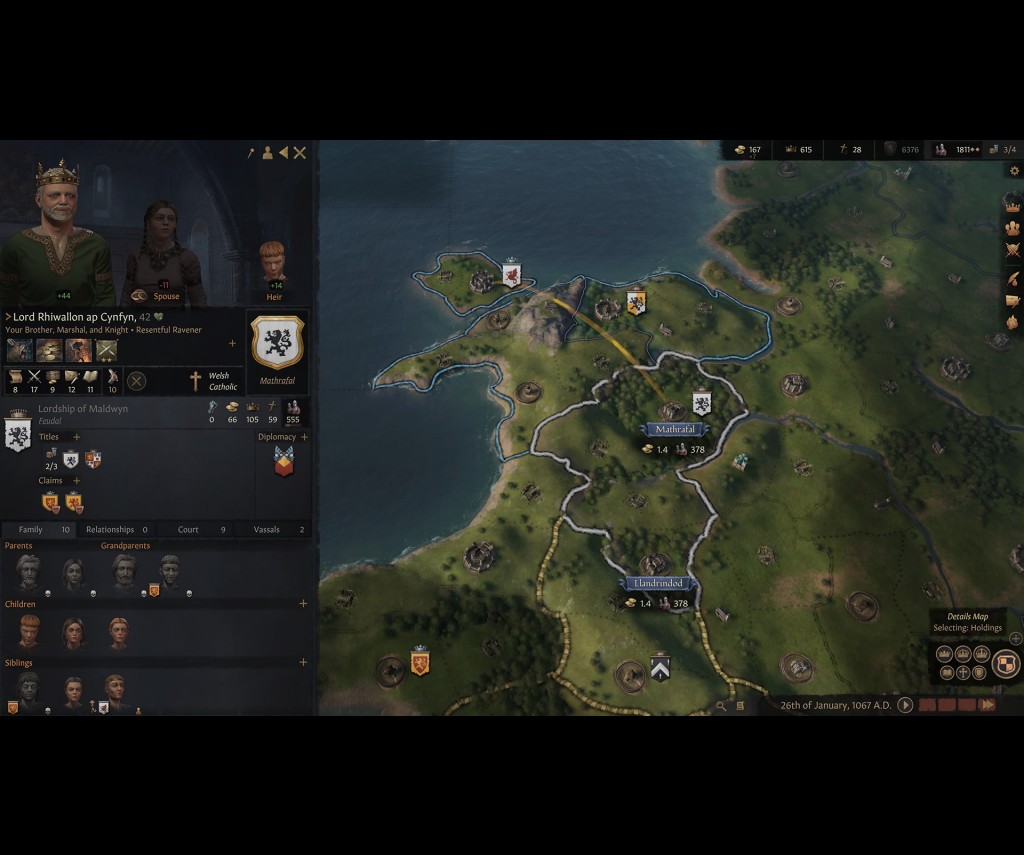The height and width of the screenshot is (855, 1024).
Task: Show the Family tab
Action: 38,529
